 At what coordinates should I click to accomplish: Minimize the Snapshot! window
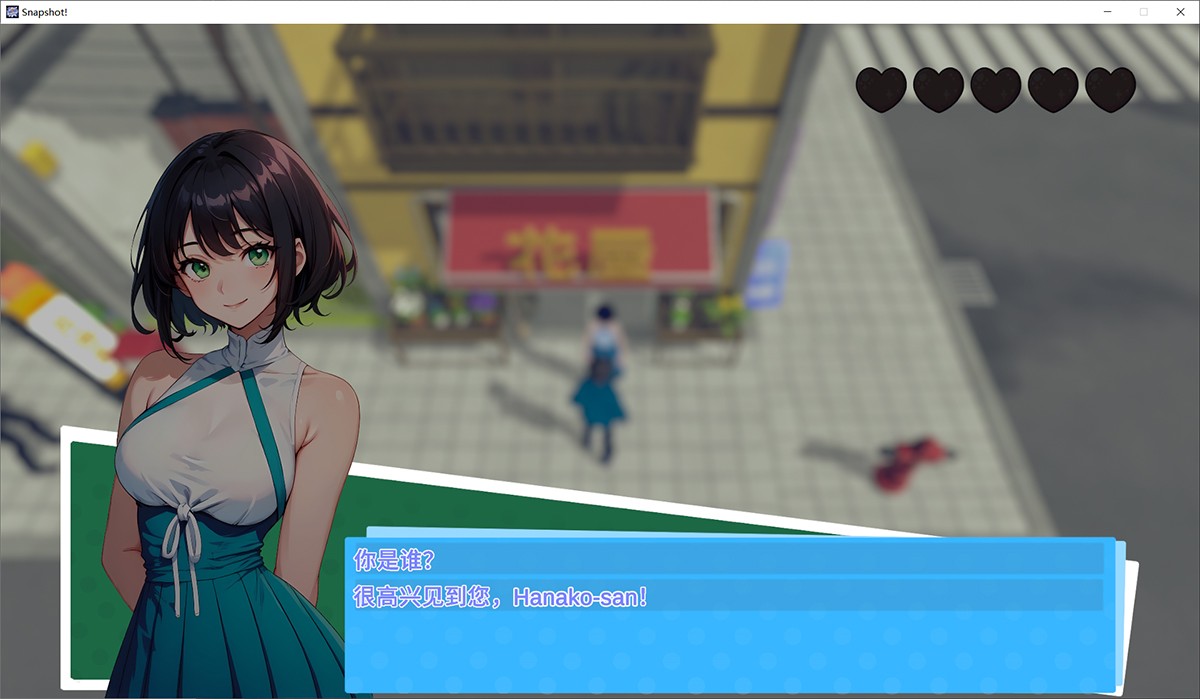click(1108, 11)
